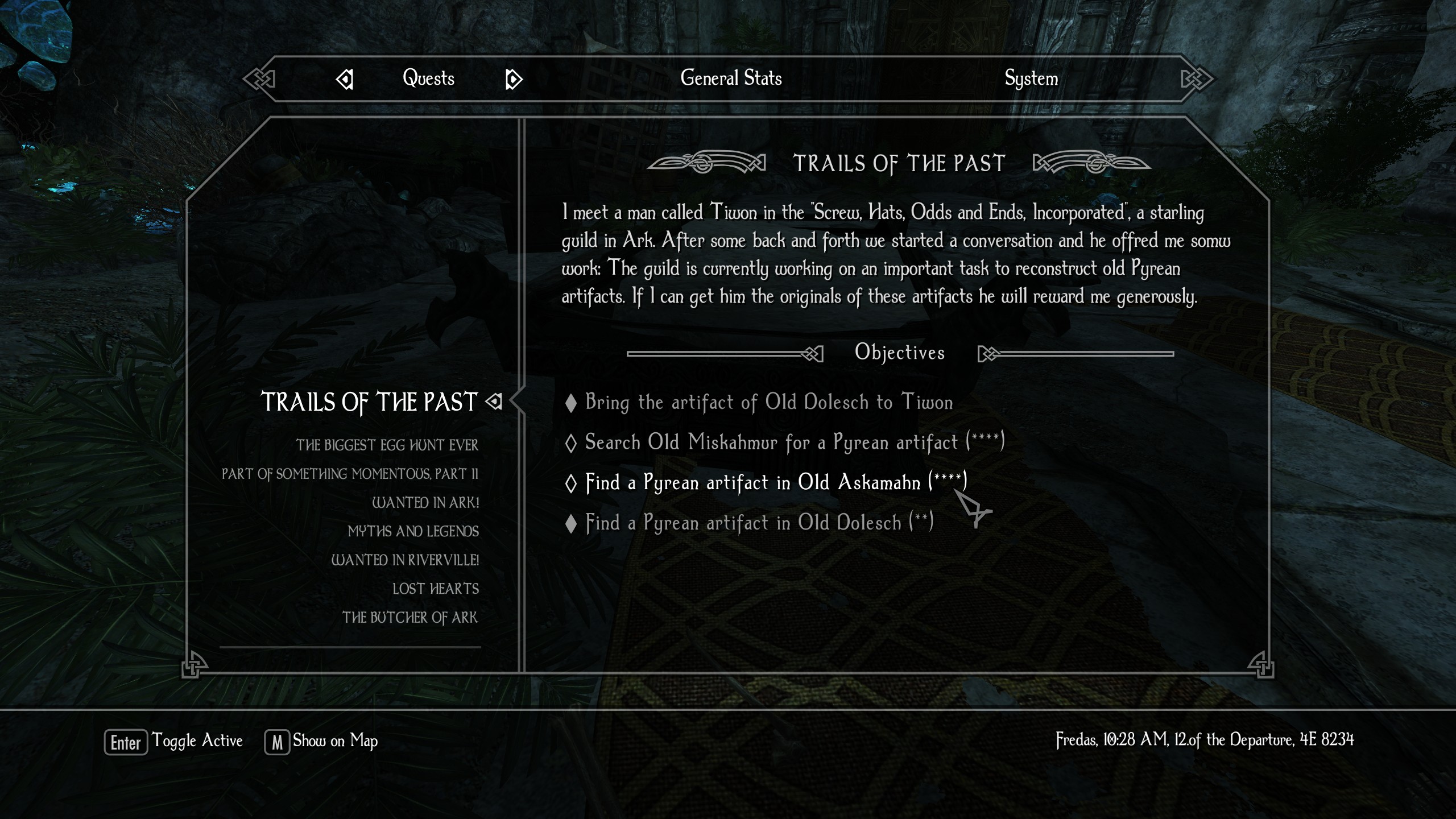1456x819 pixels.
Task: View the Lost Hearts quest
Action: [435, 589]
